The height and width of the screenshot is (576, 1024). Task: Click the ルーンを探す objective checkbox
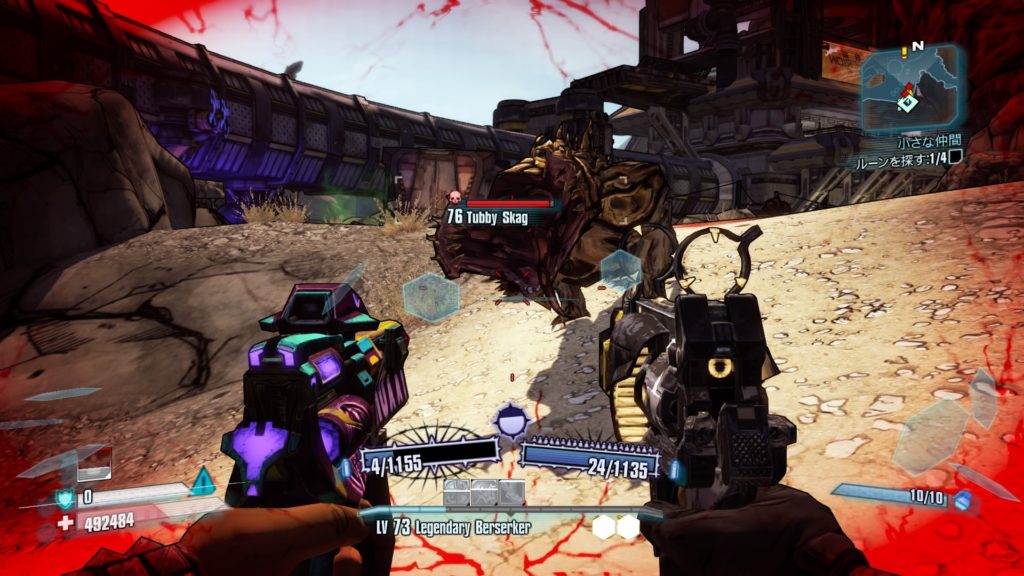[x=955, y=157]
